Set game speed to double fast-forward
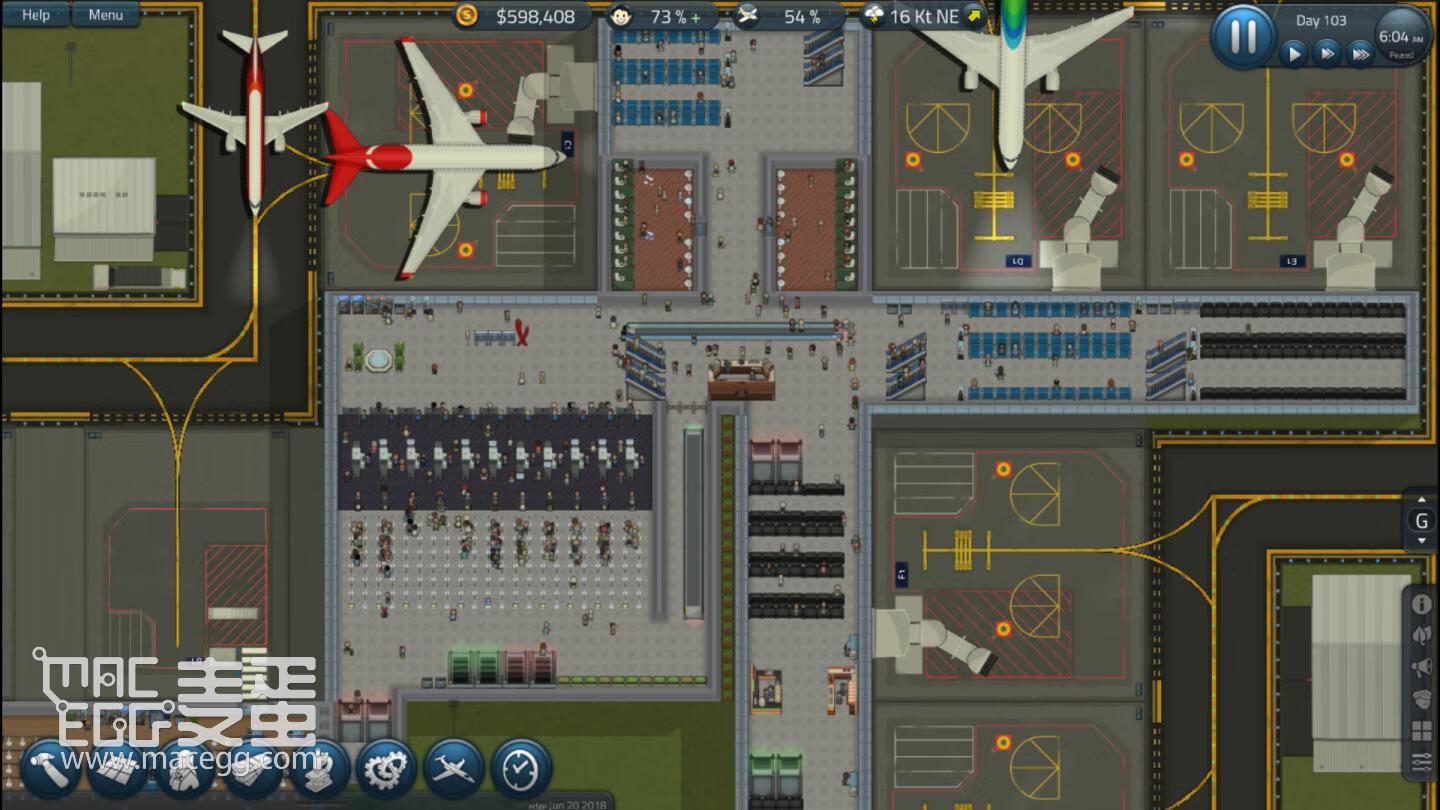This screenshot has height=810, width=1440. [x=1327, y=53]
